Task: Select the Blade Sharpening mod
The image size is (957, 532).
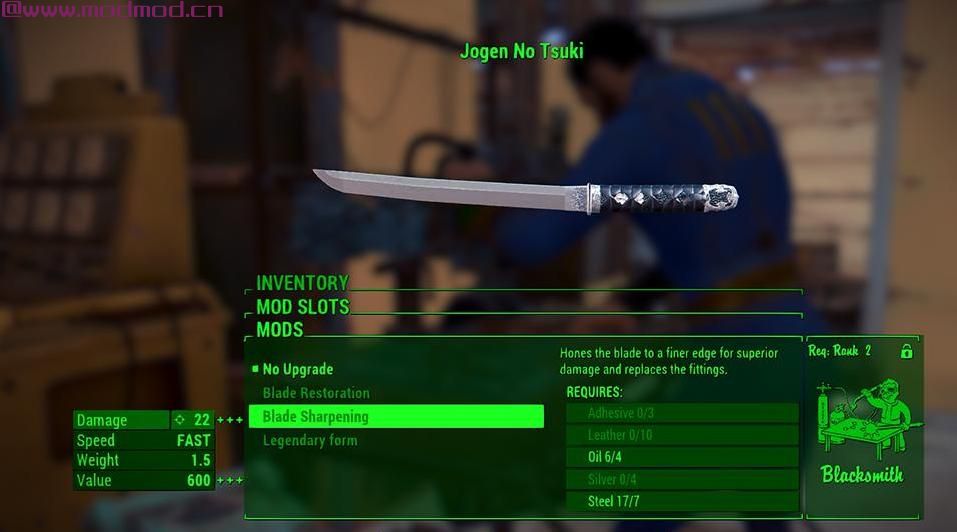Action: click(x=396, y=416)
